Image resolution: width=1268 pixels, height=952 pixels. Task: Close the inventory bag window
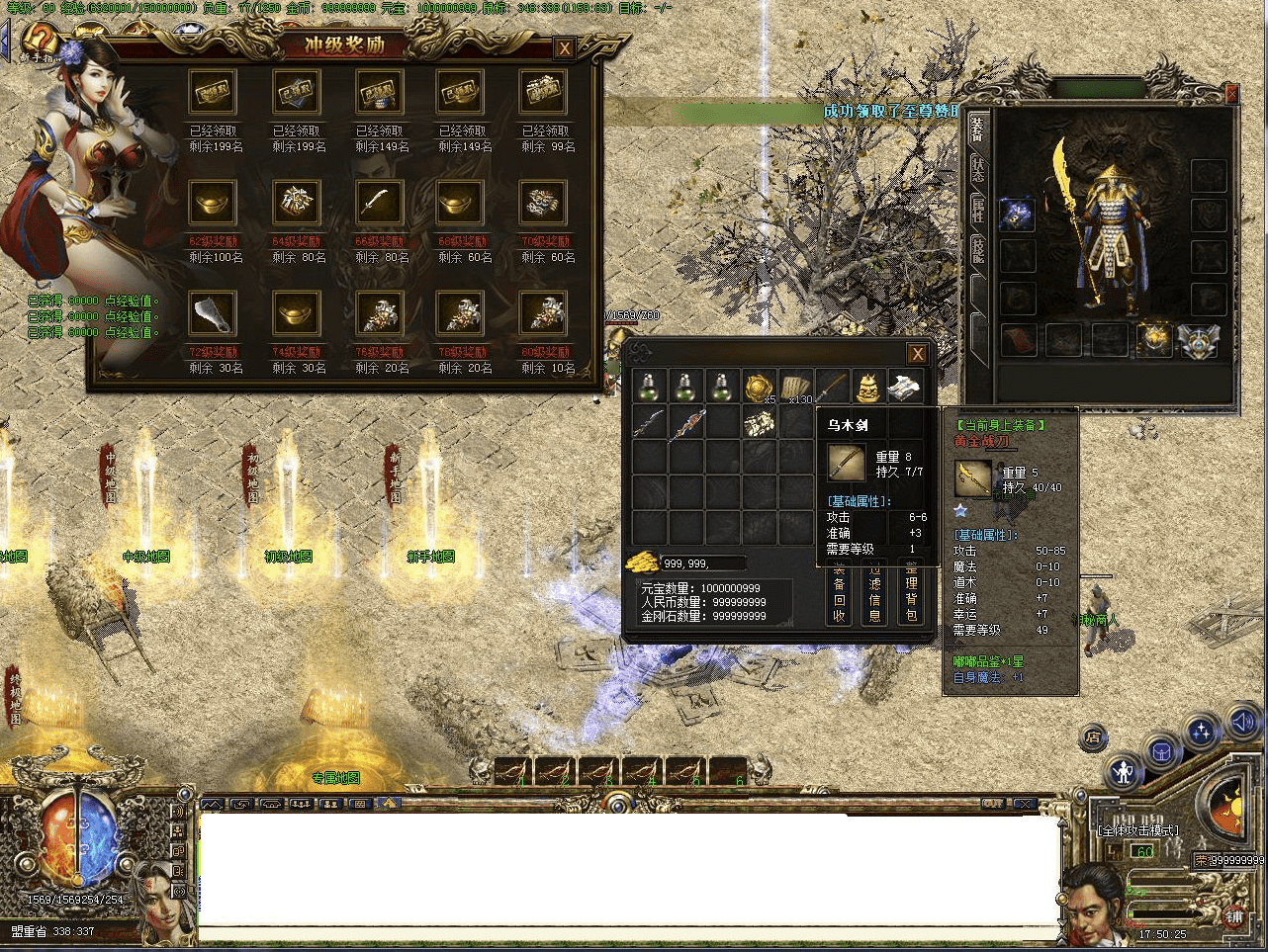point(918,354)
